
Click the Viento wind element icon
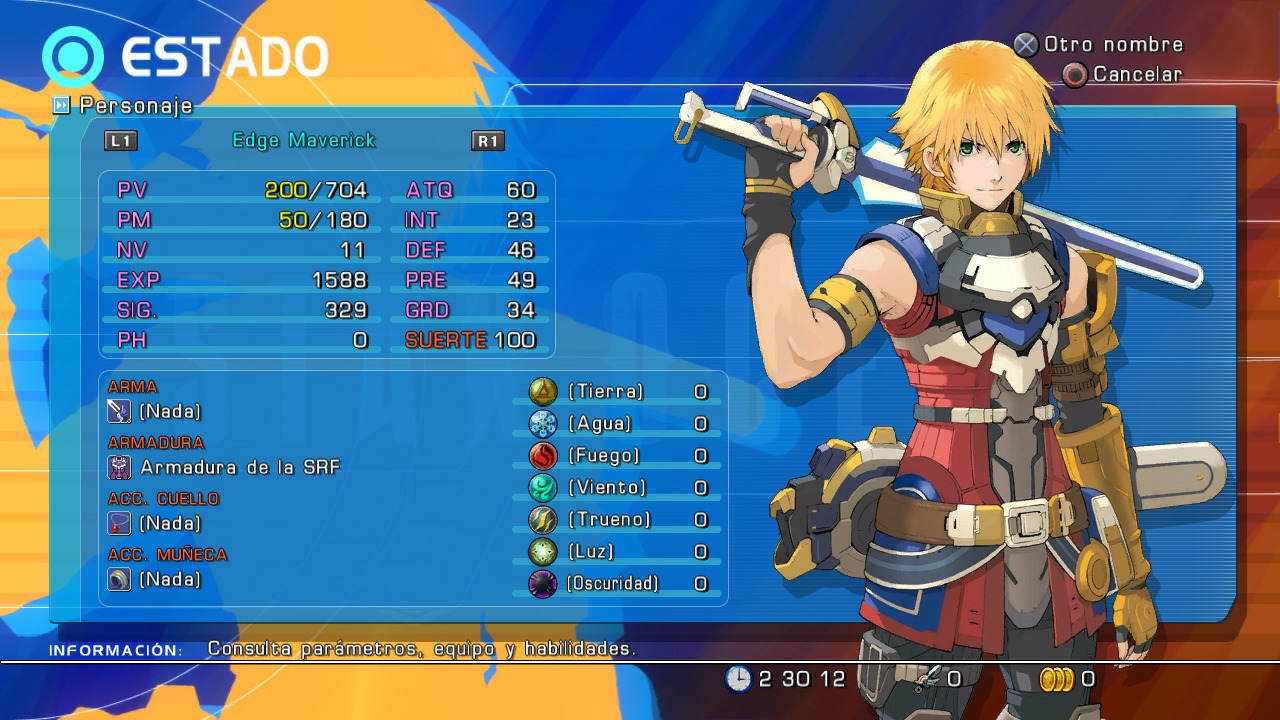tap(541, 488)
